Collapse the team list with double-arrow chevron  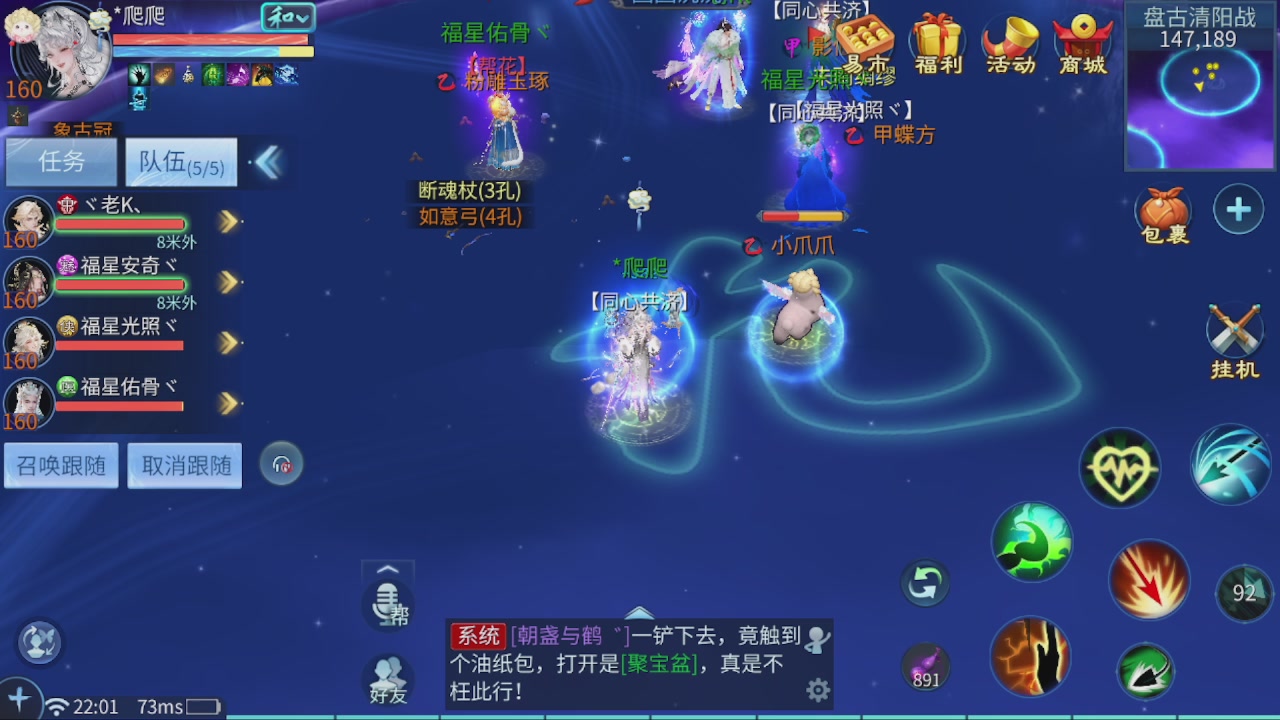tap(267, 161)
